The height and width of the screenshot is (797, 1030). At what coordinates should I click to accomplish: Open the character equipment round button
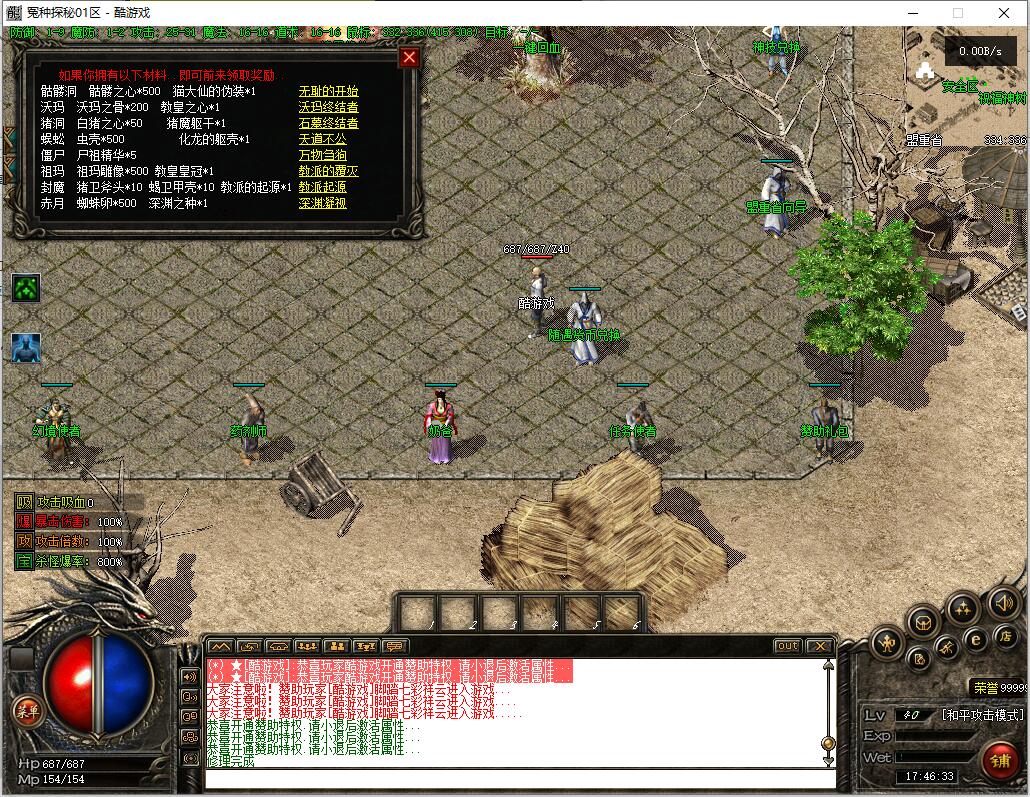click(887, 643)
